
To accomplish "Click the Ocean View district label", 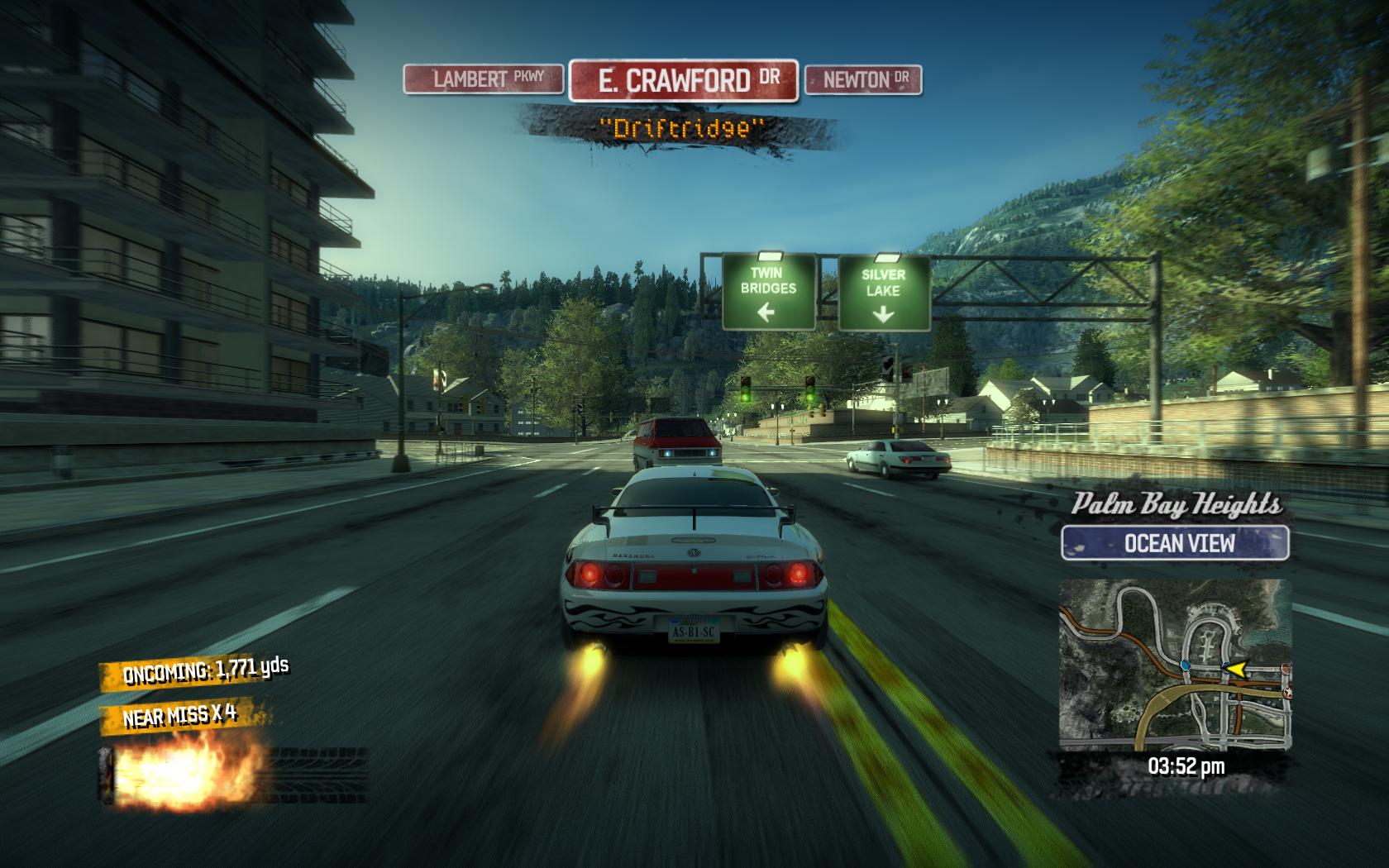I will coord(1175,543).
